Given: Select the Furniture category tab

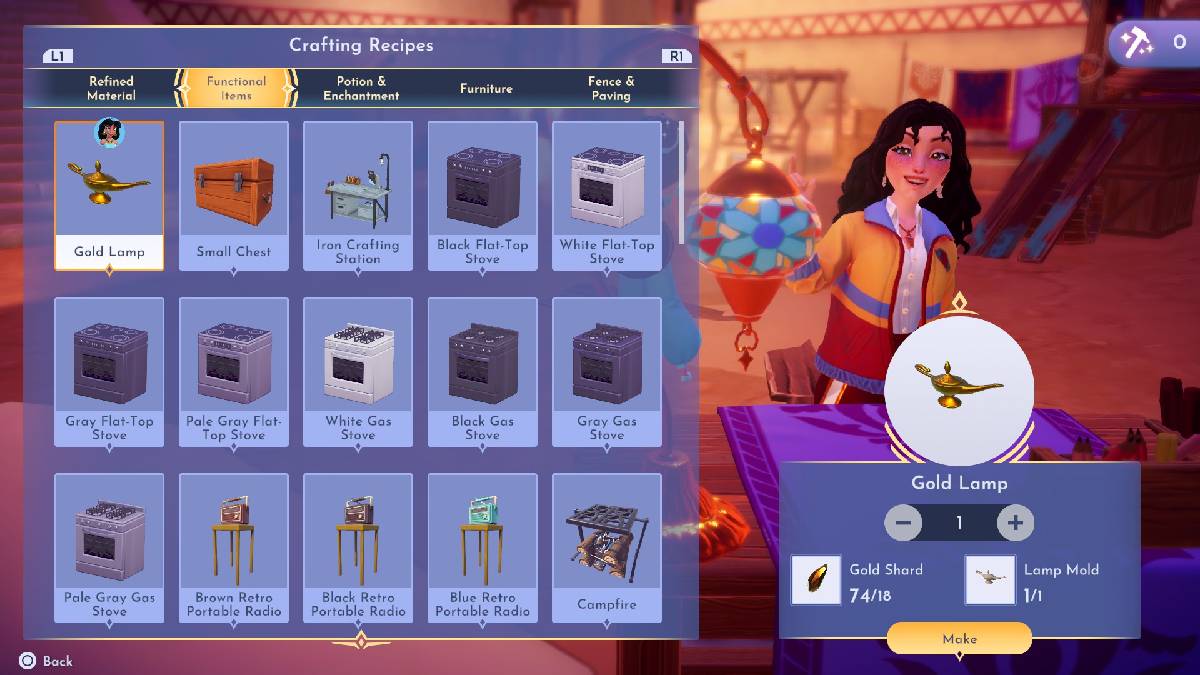Looking at the screenshot, I should click(486, 88).
